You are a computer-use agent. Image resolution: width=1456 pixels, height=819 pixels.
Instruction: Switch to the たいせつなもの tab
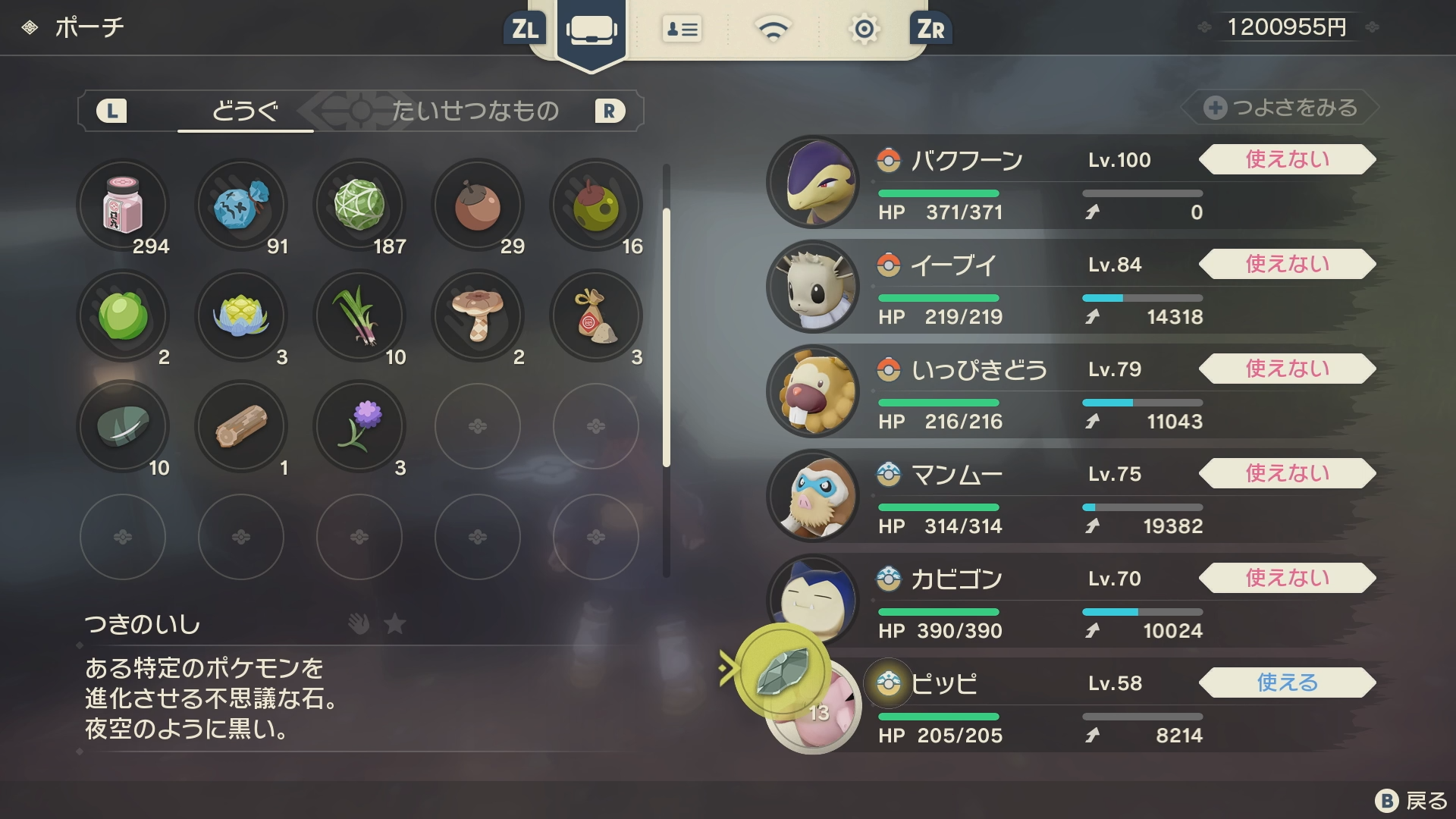pyautogui.click(x=475, y=111)
